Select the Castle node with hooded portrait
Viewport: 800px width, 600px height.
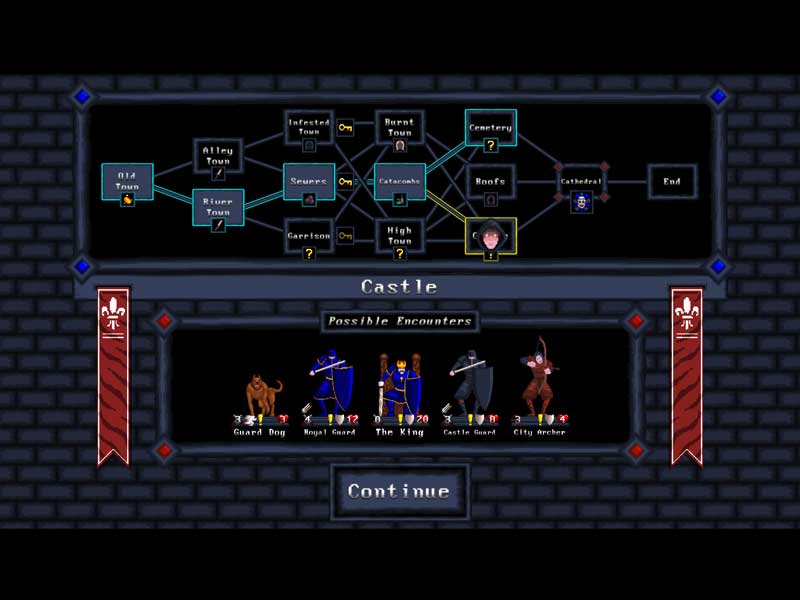(x=490, y=238)
